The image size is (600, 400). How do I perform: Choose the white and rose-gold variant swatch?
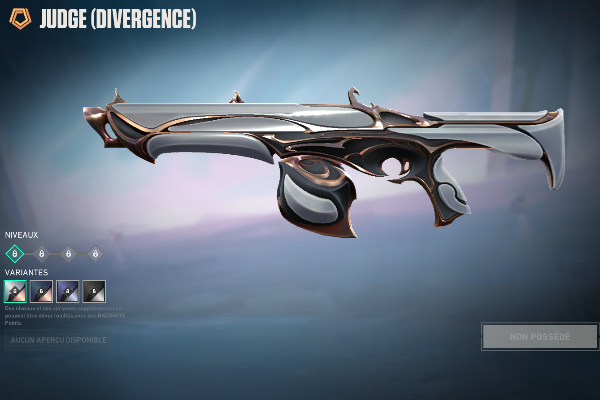pos(15,291)
